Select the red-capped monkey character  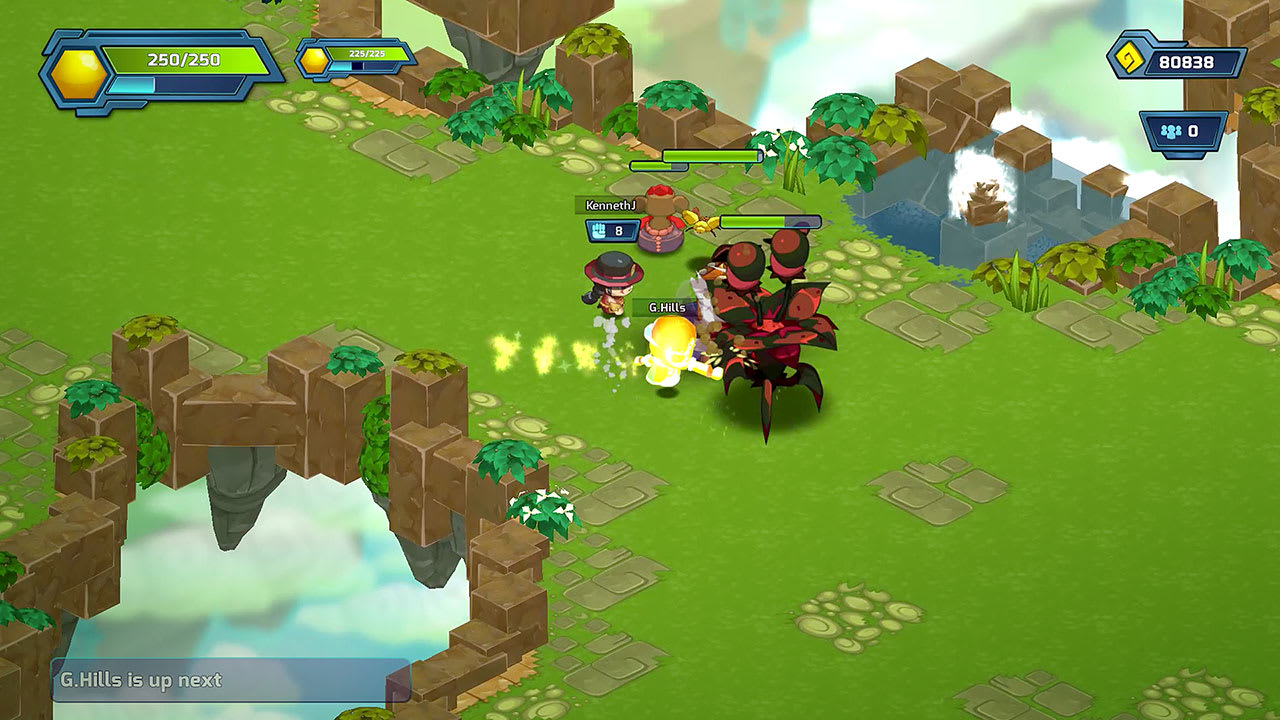coord(661,216)
